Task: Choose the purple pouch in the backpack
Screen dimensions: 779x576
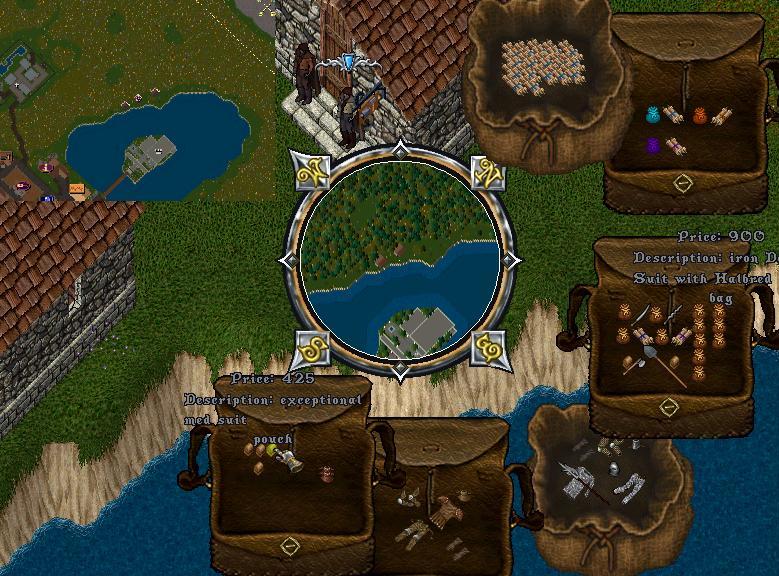Action: point(655,146)
